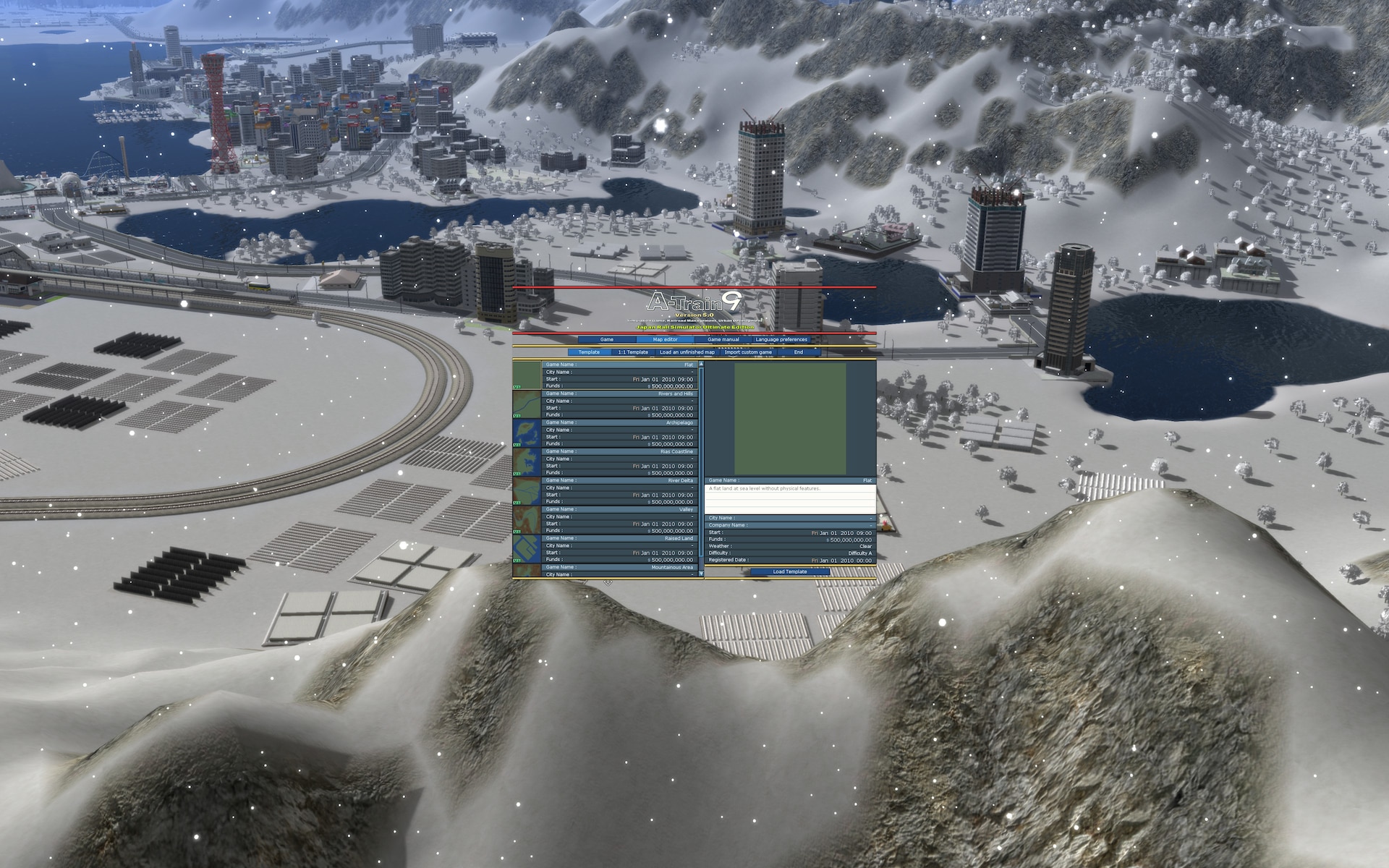This screenshot has height=868, width=1389.
Task: Click the Flat map preview image
Action: 790,419
